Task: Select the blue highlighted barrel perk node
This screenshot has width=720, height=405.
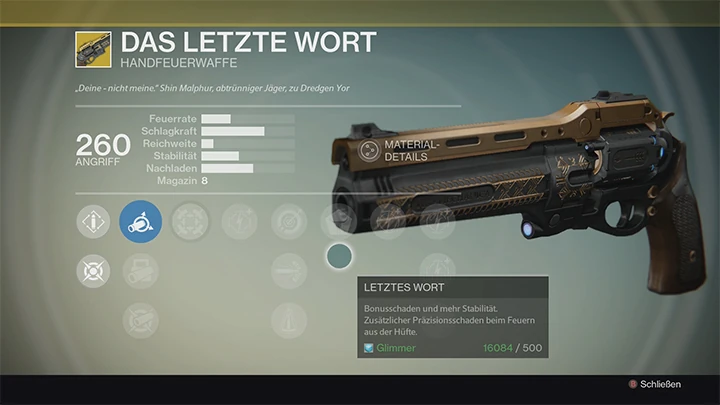Action: [141, 221]
